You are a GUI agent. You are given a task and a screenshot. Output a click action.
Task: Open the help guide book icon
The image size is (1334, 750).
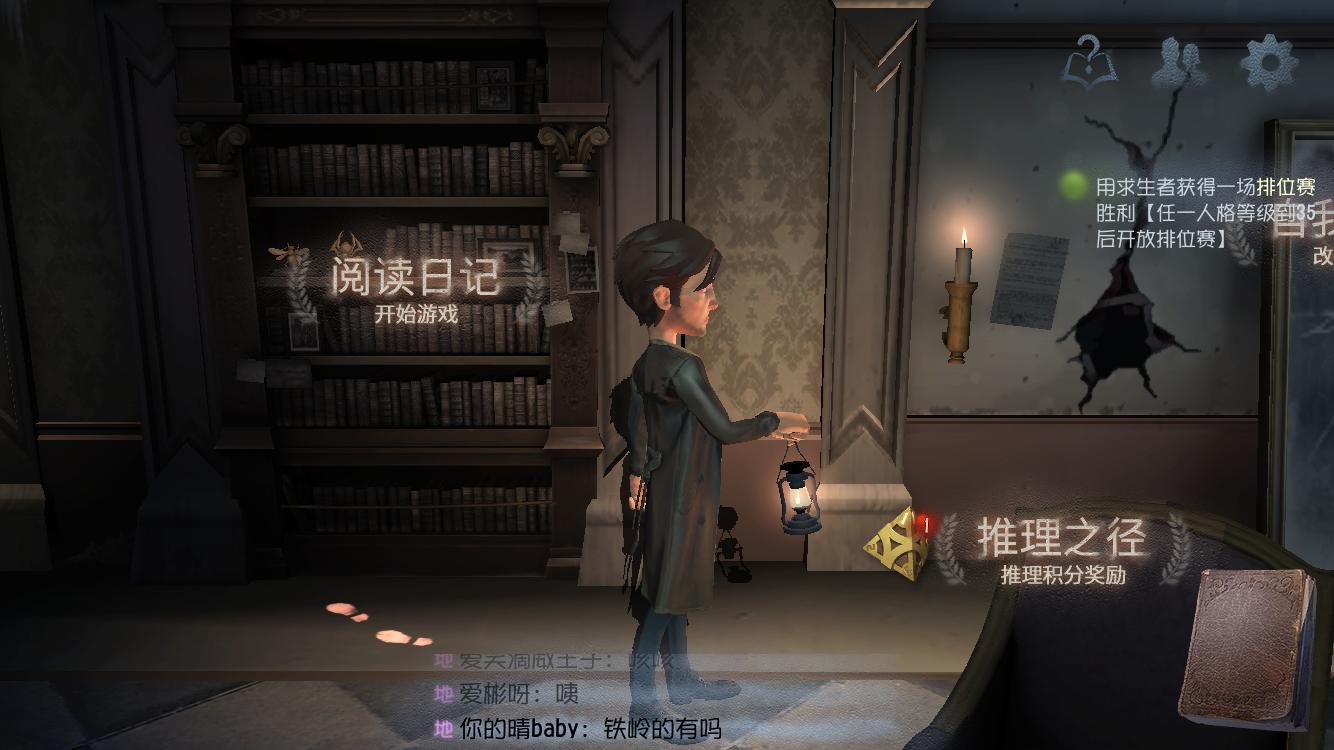tap(1090, 62)
